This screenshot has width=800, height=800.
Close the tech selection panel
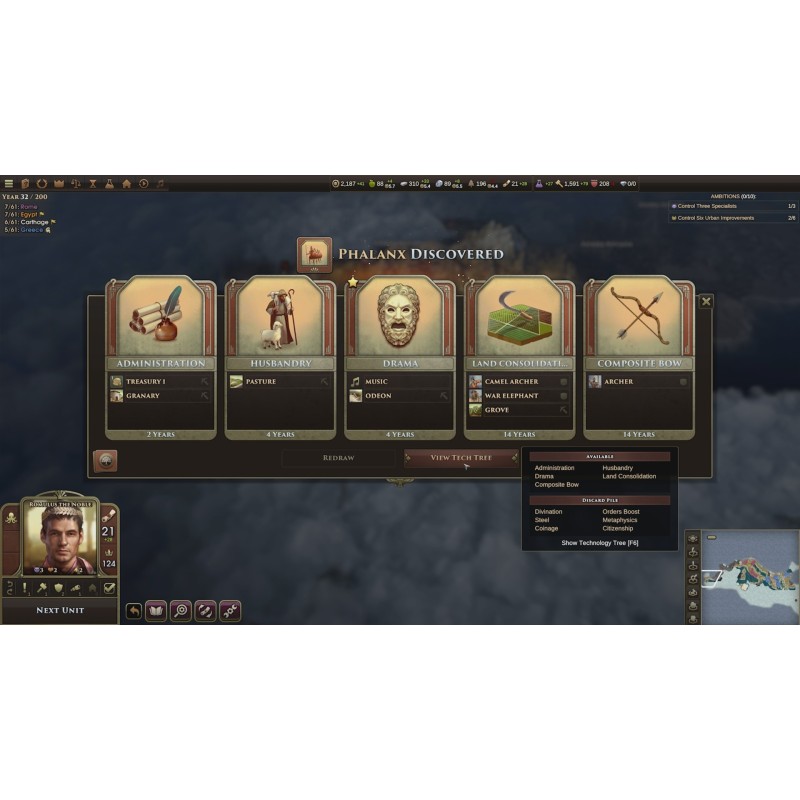click(706, 301)
